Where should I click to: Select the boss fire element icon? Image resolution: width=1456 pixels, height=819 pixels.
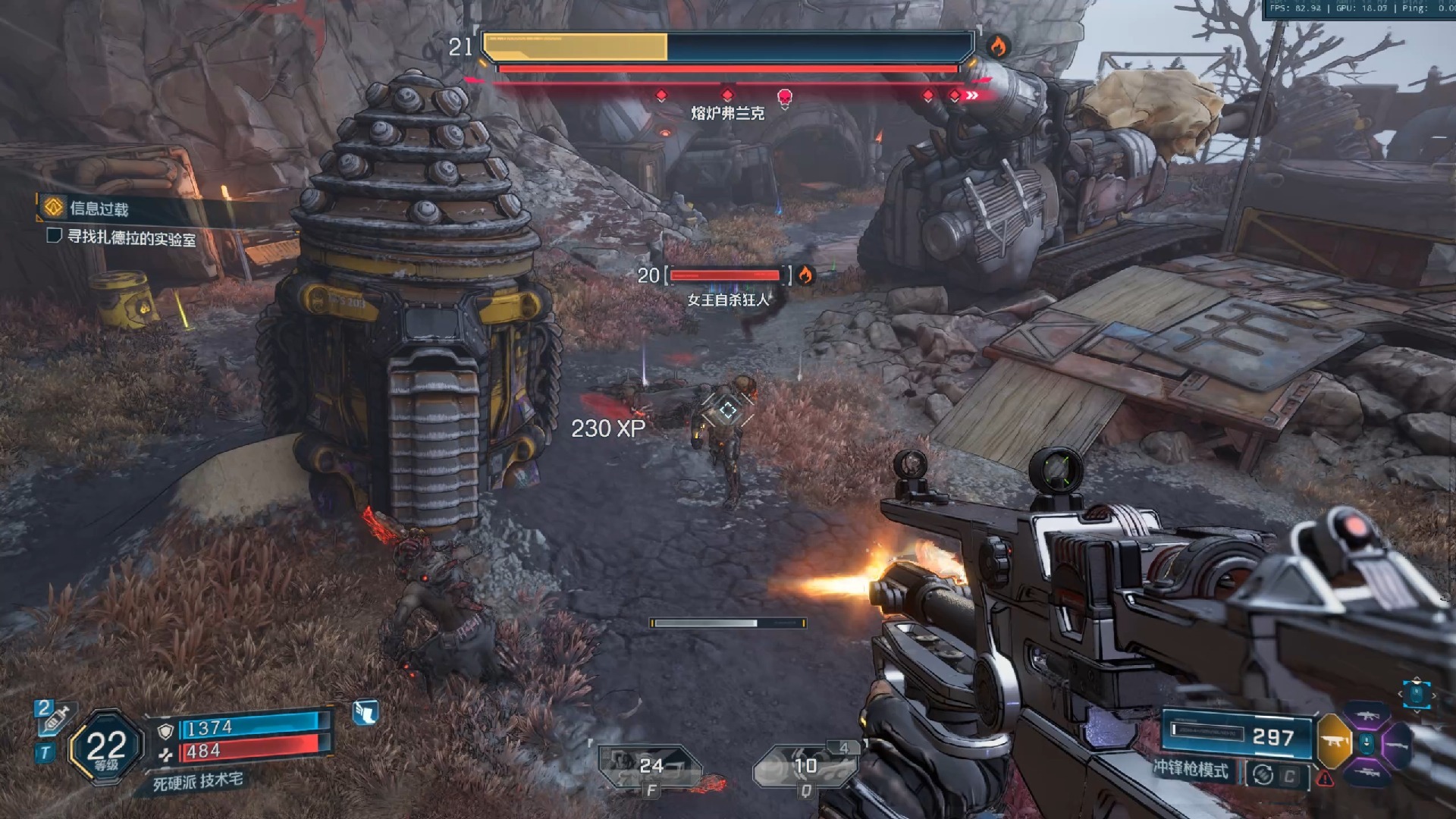pos(998,46)
